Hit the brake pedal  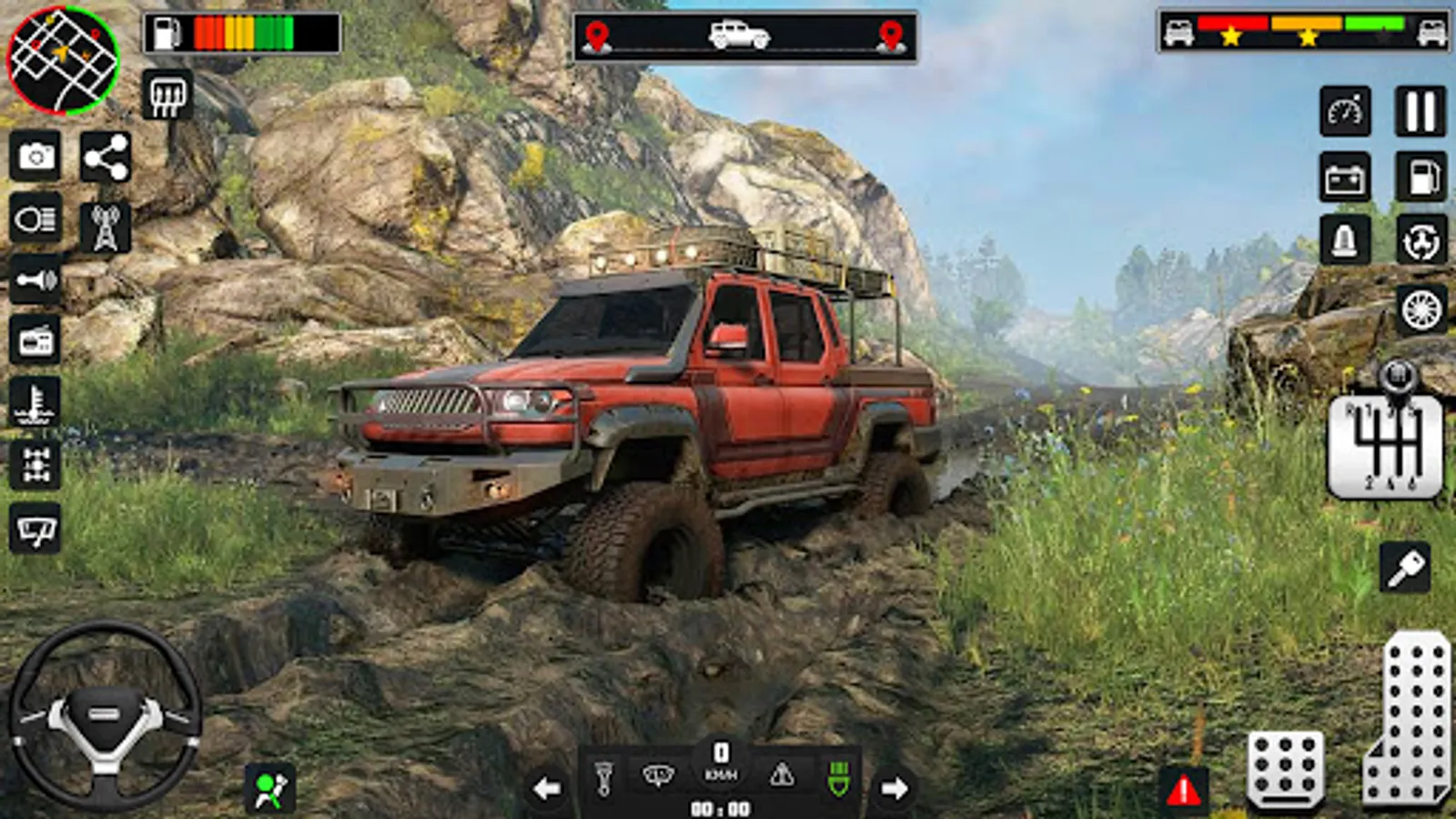pyautogui.click(x=1285, y=769)
